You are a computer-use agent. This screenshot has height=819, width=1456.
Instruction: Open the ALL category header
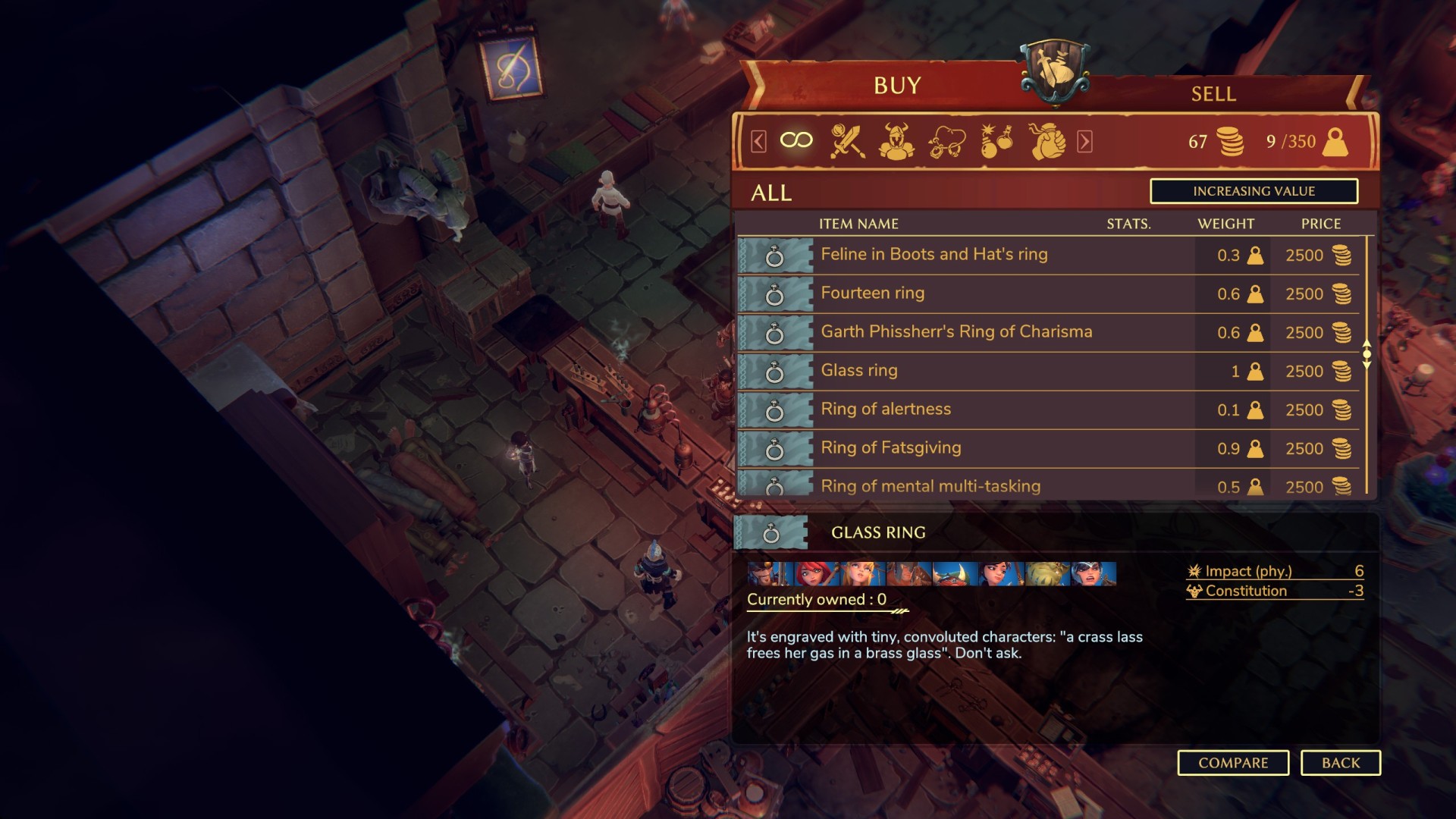[x=772, y=193]
